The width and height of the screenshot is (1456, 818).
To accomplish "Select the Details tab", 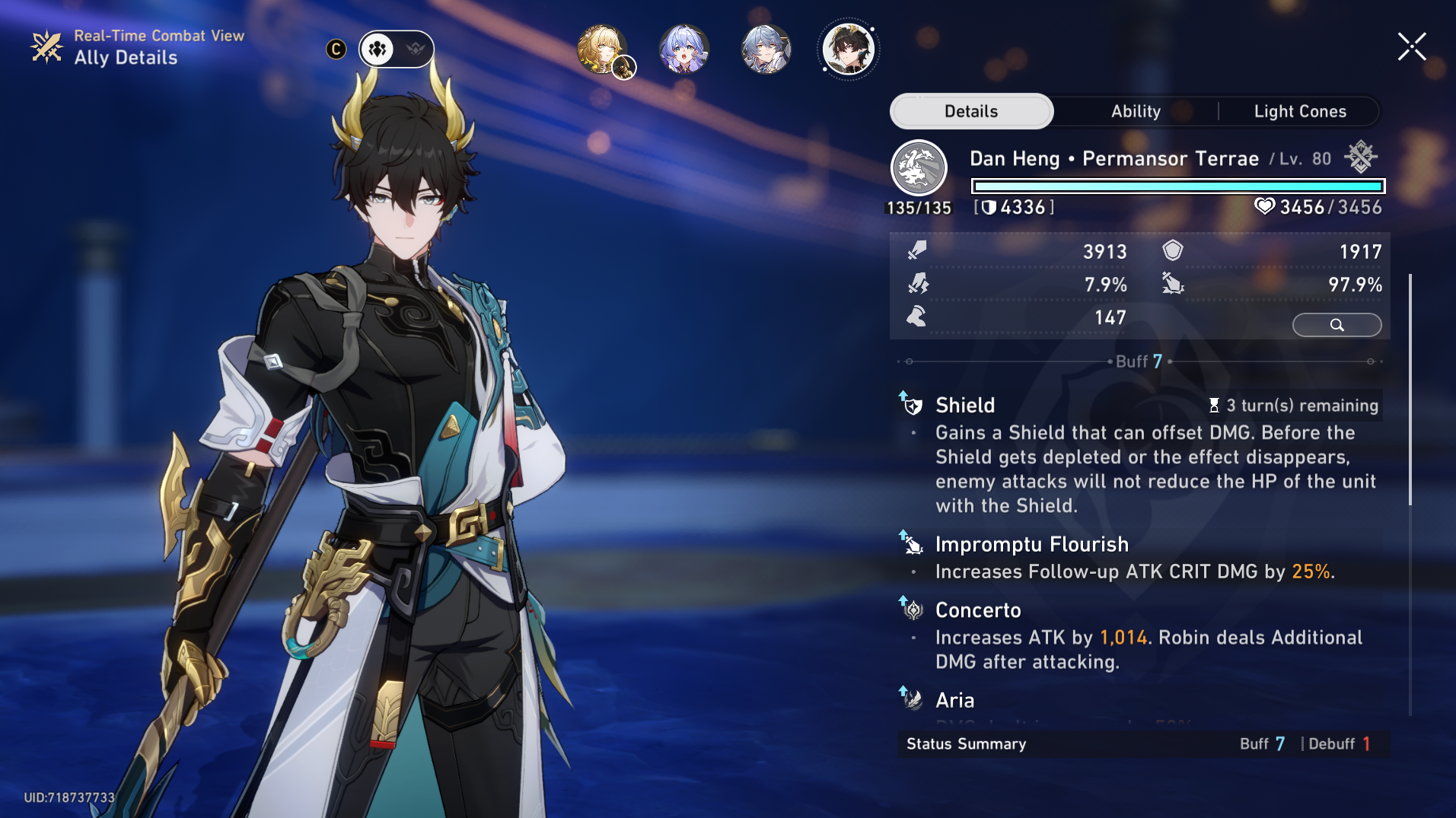I will tap(971, 112).
